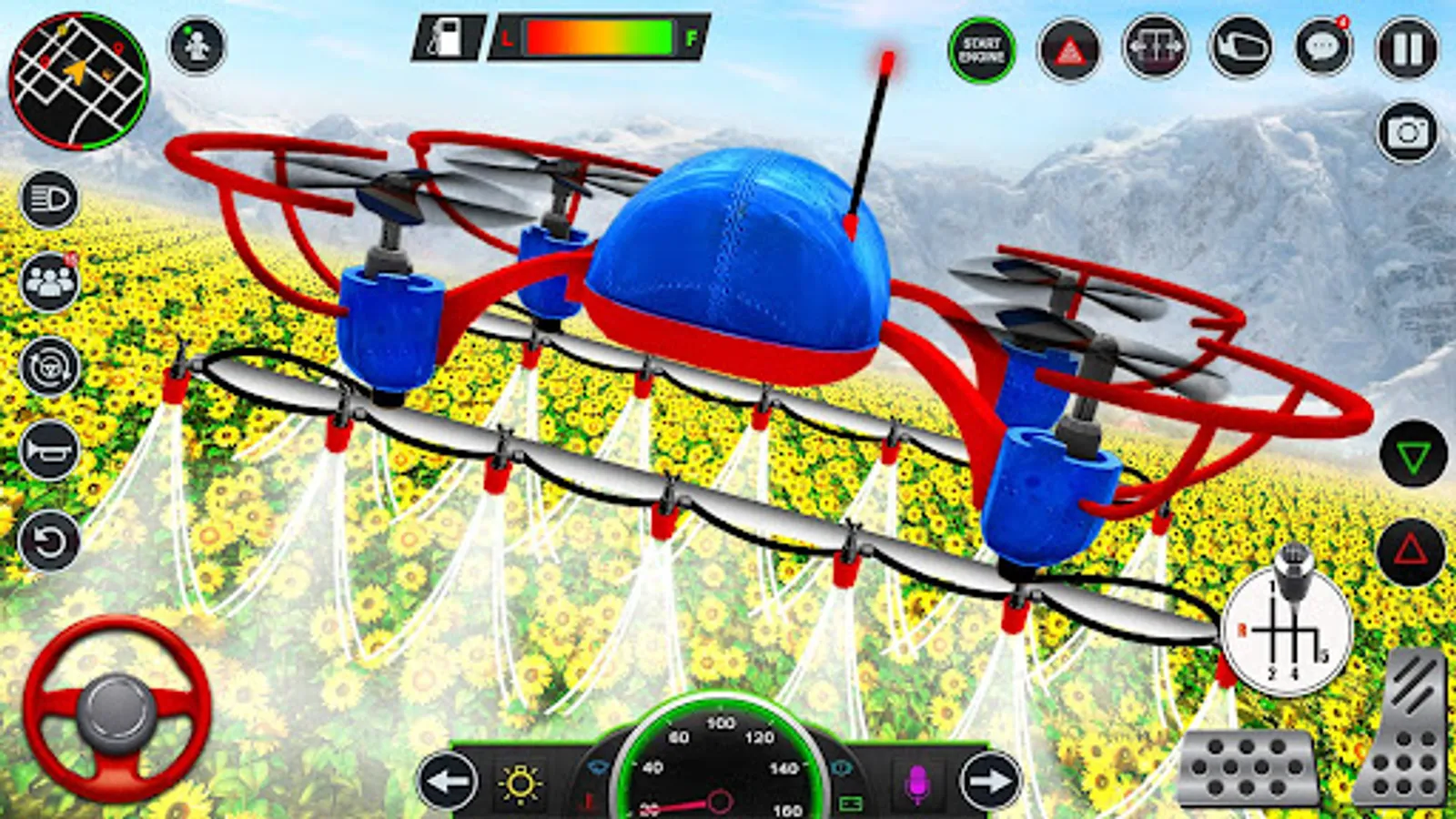Screen dimensions: 1456x819
Task: Open the multiplayer players icon
Action: (50, 282)
